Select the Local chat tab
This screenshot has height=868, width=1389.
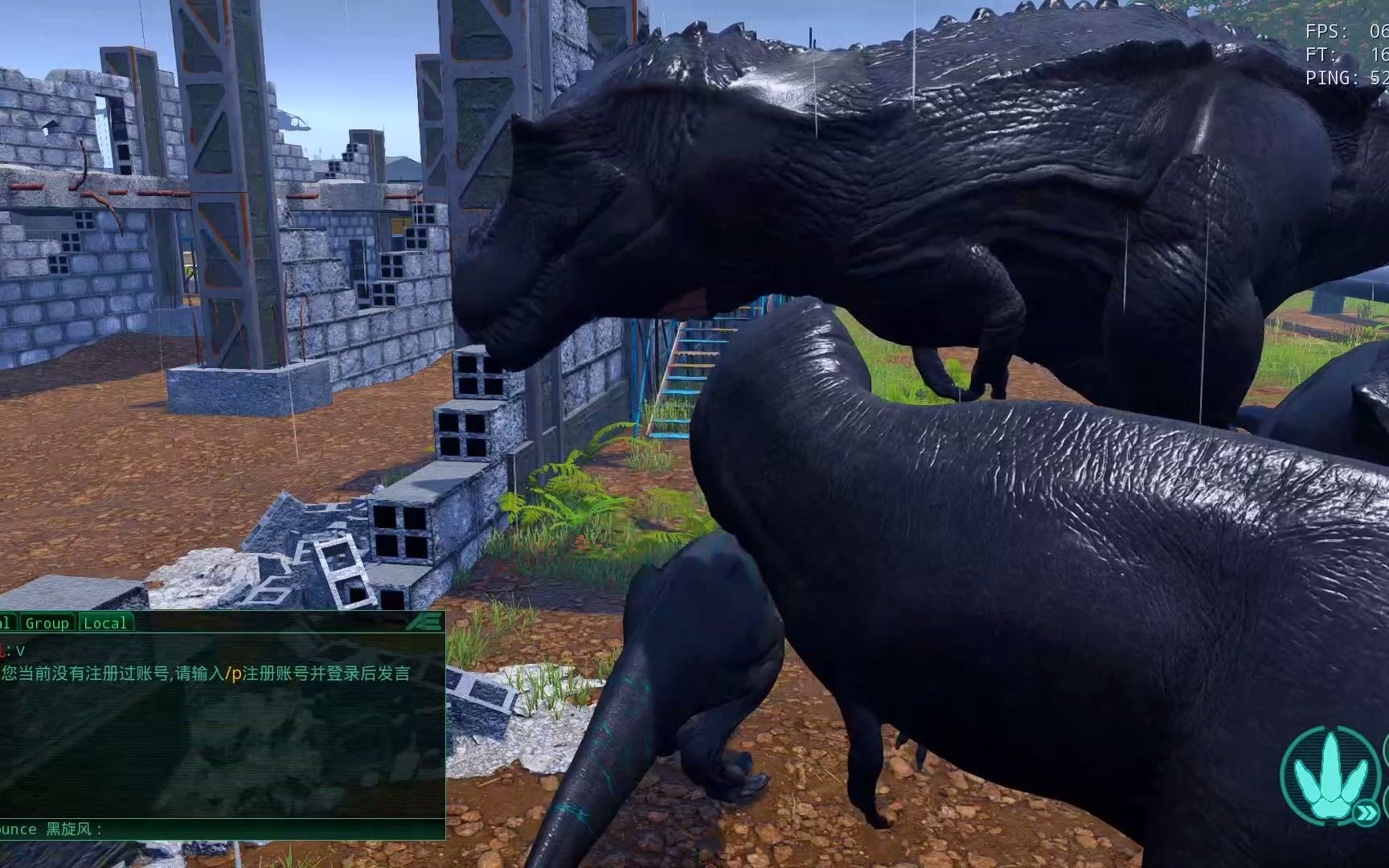pos(105,623)
